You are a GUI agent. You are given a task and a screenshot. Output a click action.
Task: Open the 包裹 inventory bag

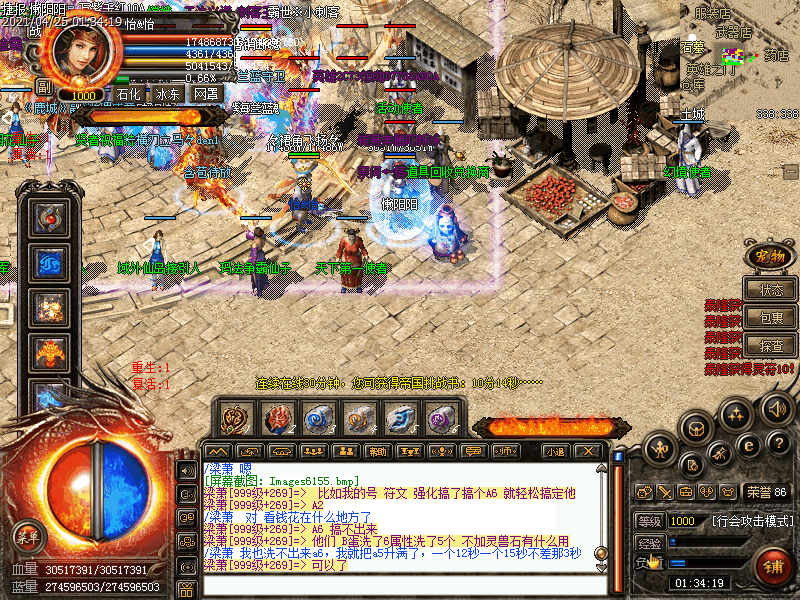click(771, 318)
